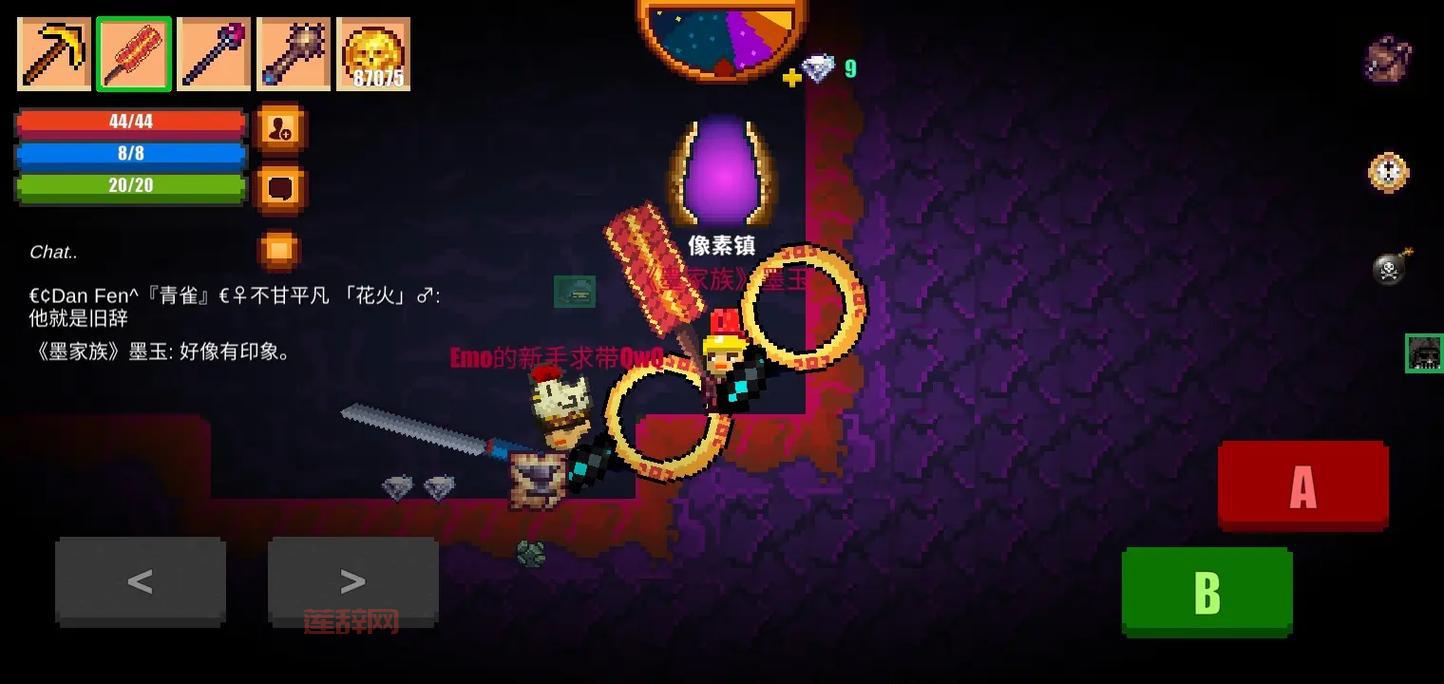Screen dimensions: 1444x684
Task: Equip the spiked mace hotbar slot
Action: [293, 54]
